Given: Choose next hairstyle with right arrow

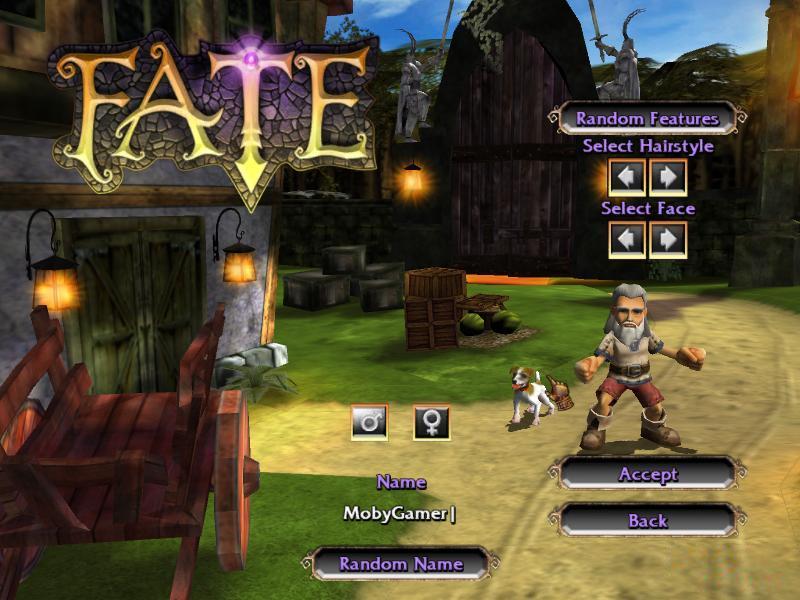Looking at the screenshot, I should (x=668, y=178).
